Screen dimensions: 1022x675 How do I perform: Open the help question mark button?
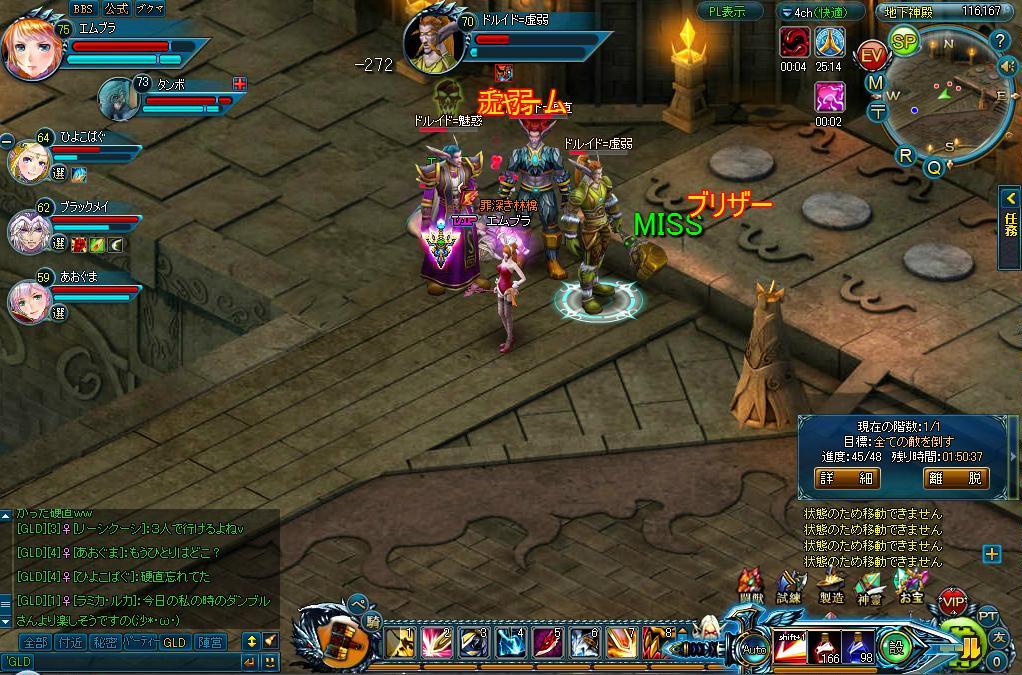(x=1000, y=41)
